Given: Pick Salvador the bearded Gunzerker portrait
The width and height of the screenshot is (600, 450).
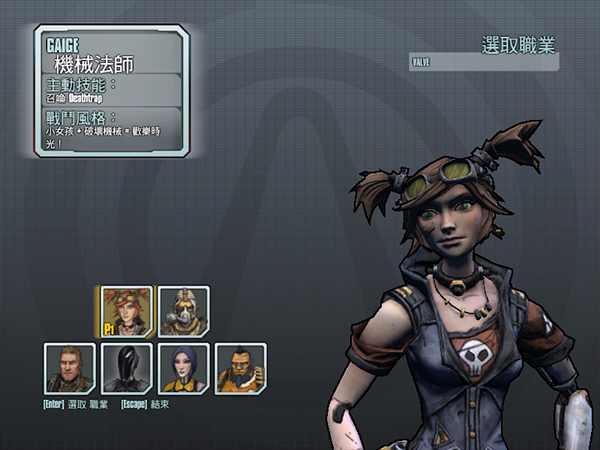Looking at the screenshot, I should [240, 368].
